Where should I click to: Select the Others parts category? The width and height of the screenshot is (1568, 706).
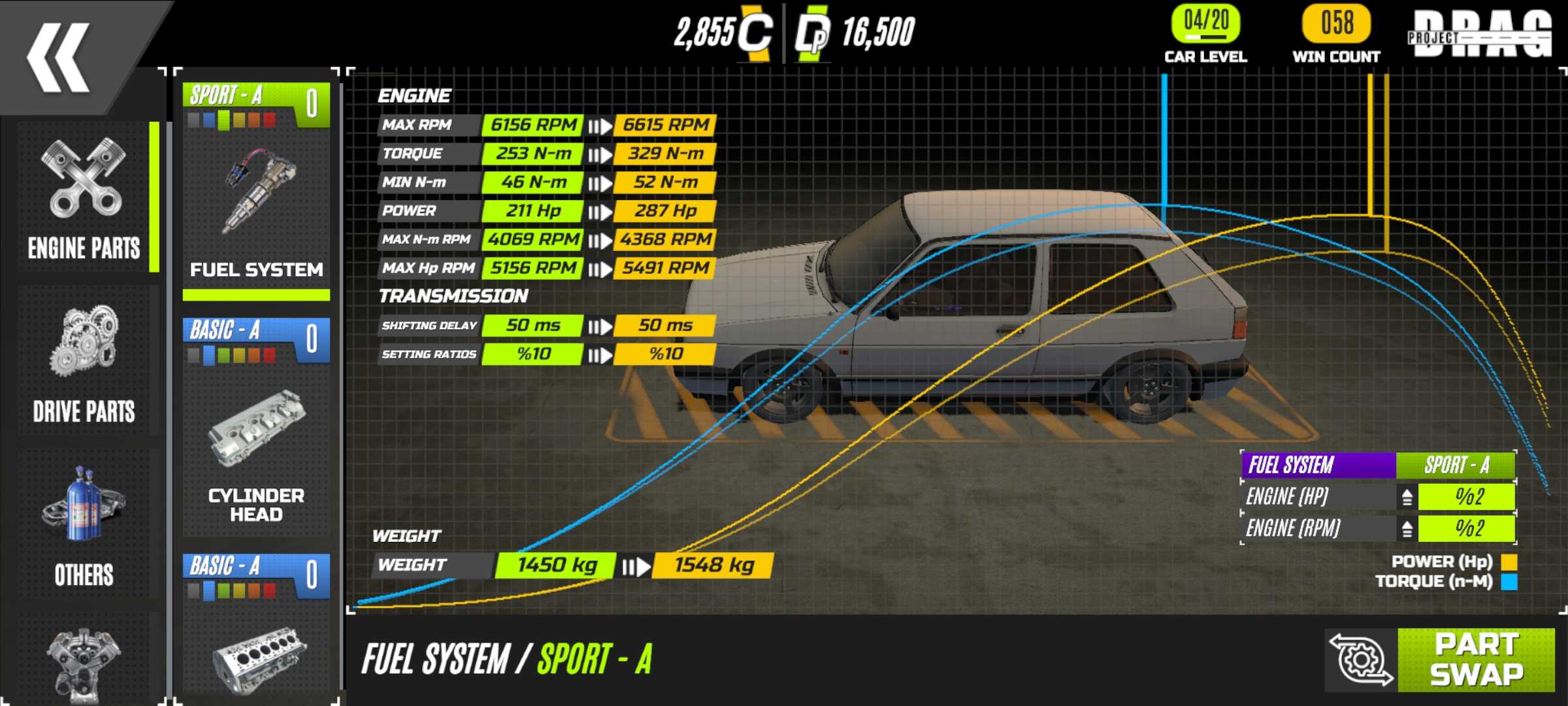click(x=84, y=526)
